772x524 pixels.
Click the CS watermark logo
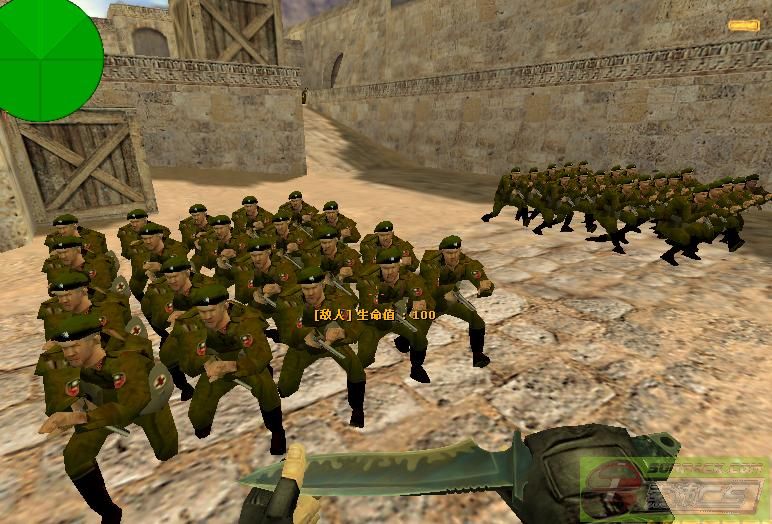(676, 490)
